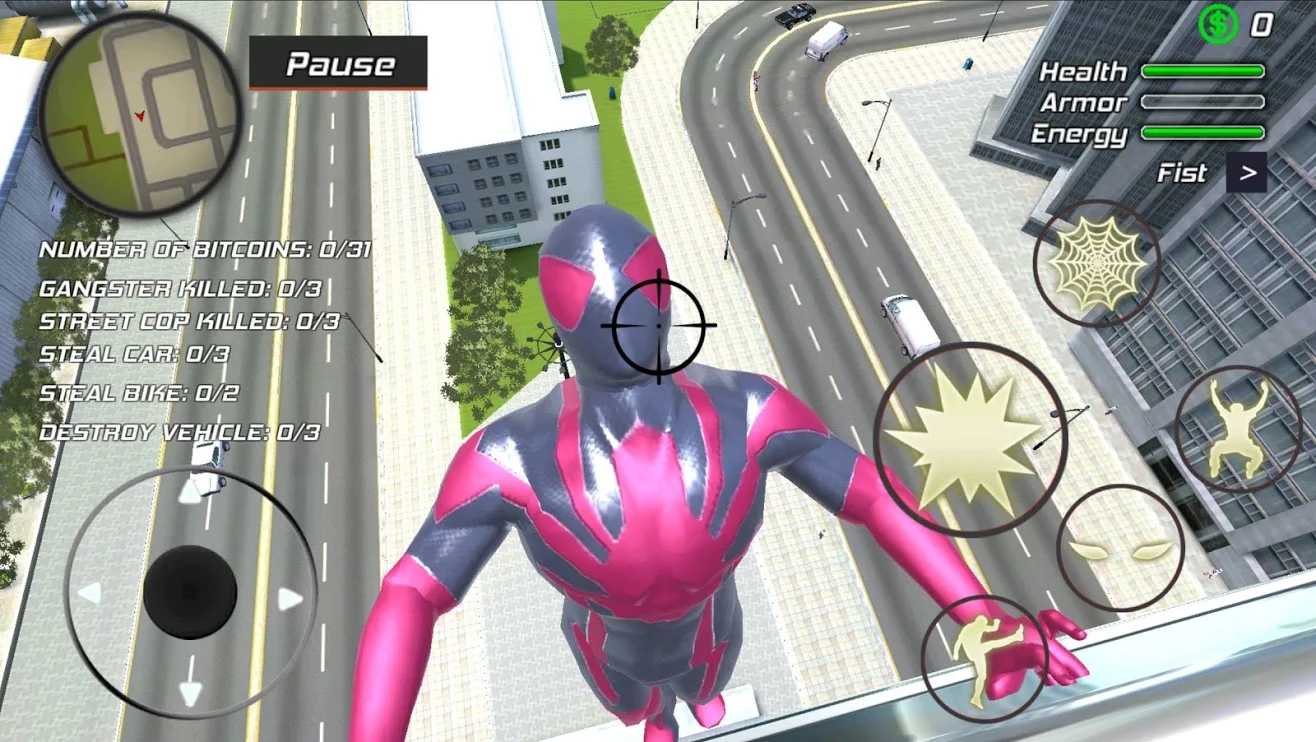Shoot a web with the spiderweb button
1316x742 pixels.
pyautogui.click(x=1097, y=263)
